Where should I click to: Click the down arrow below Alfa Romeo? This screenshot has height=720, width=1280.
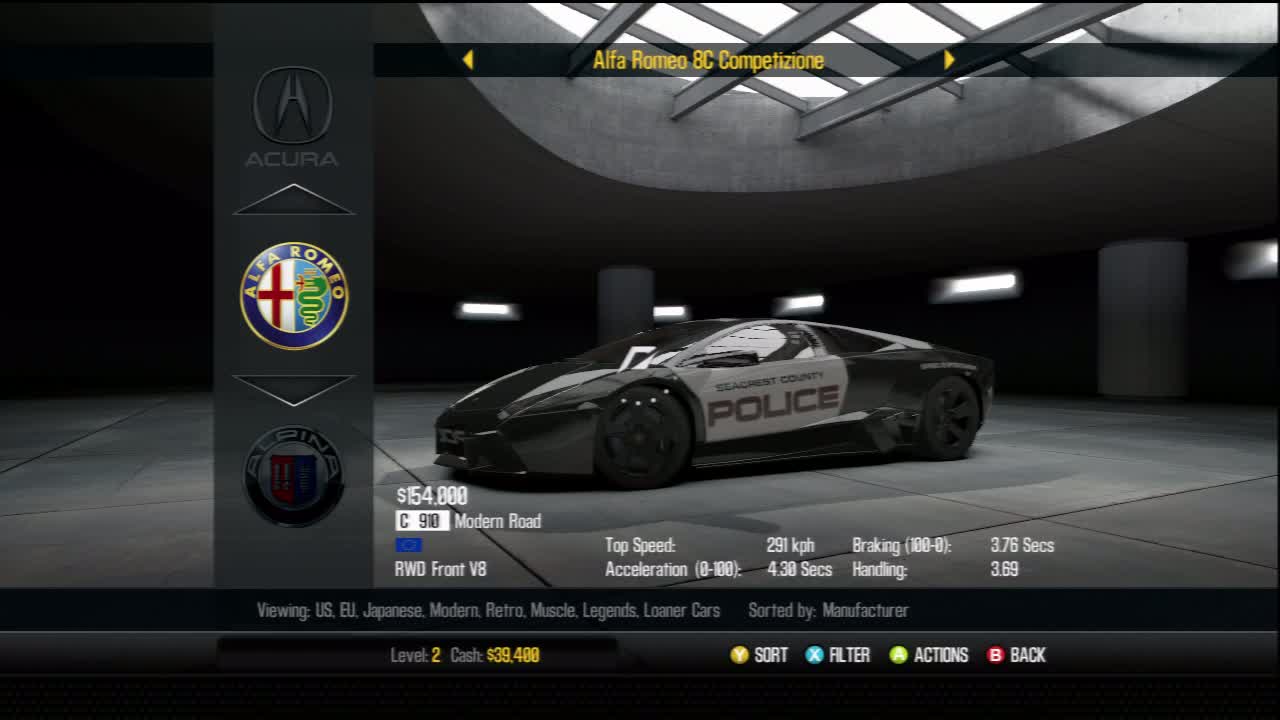[294, 389]
